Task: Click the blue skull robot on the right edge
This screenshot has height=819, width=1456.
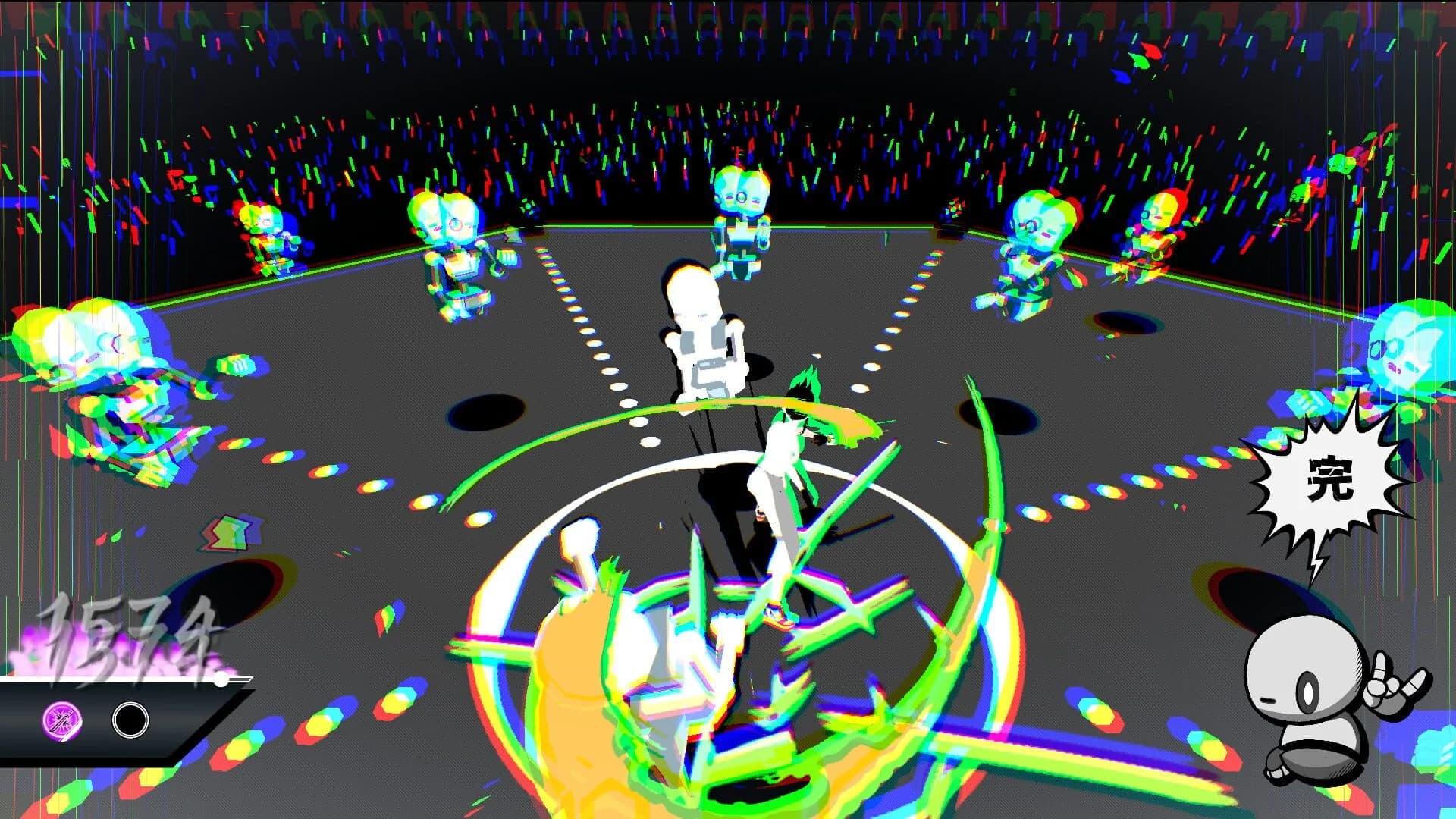Action: (x=1407, y=349)
